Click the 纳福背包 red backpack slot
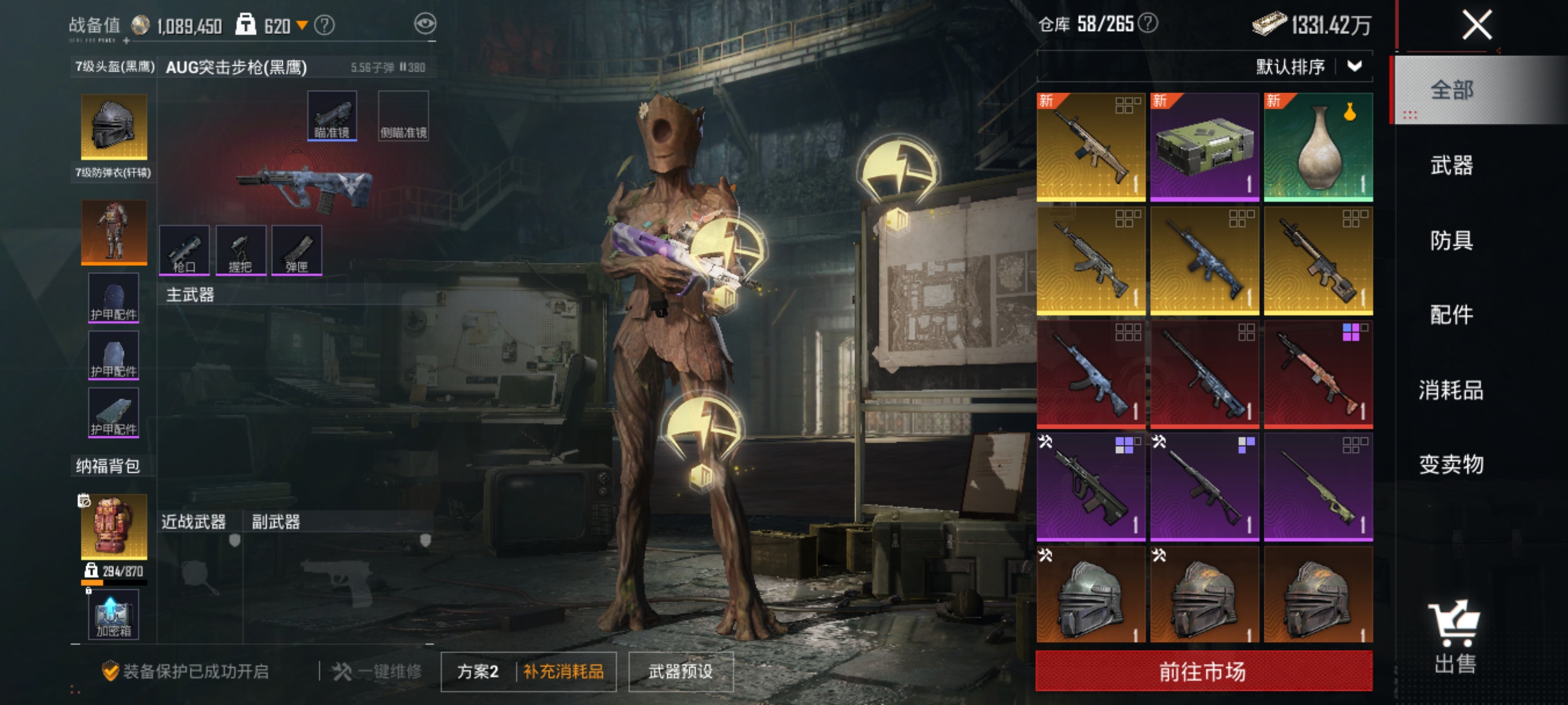Image resolution: width=1568 pixels, height=705 pixels. (x=114, y=526)
